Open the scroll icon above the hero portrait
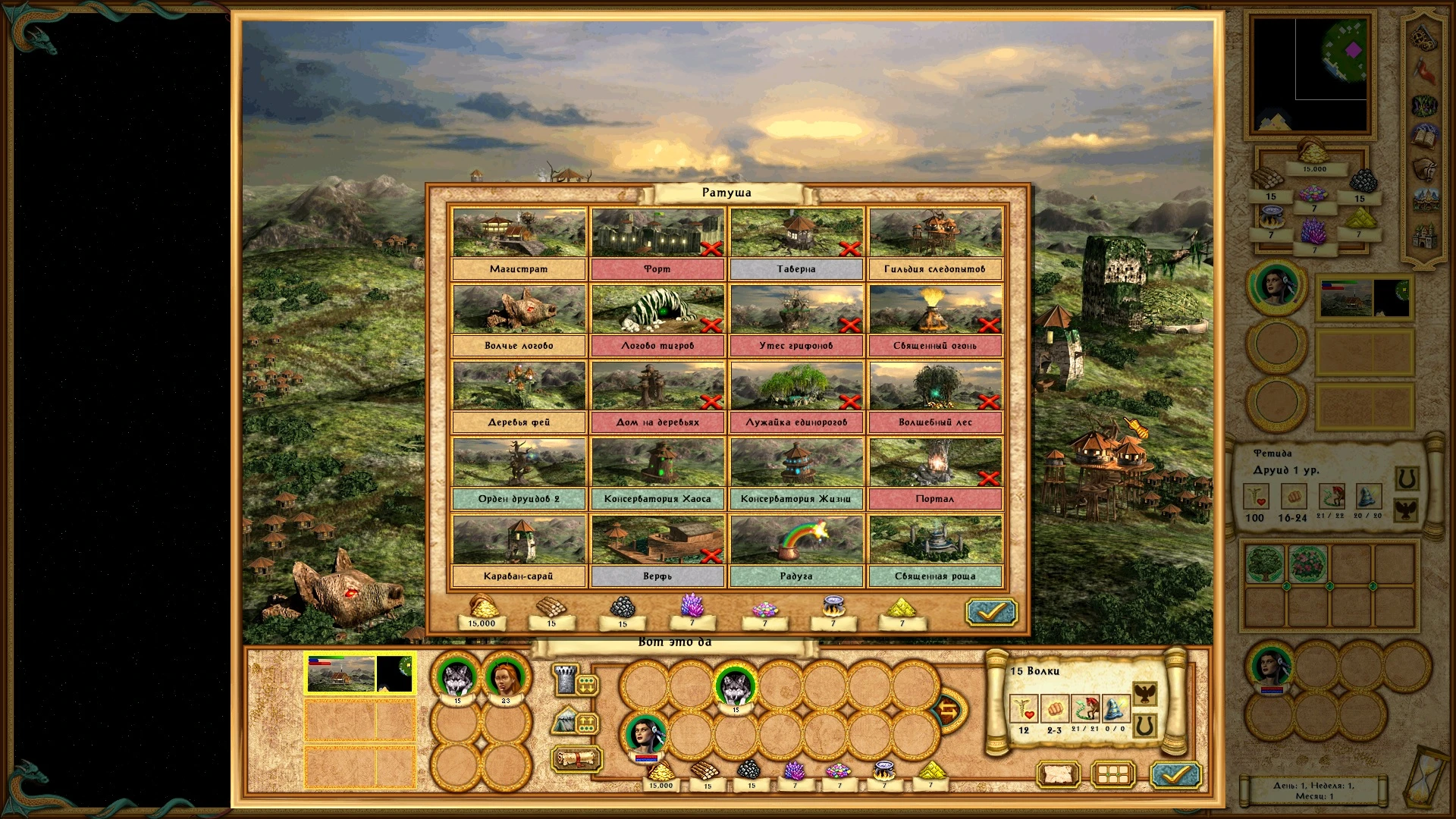 [576, 758]
